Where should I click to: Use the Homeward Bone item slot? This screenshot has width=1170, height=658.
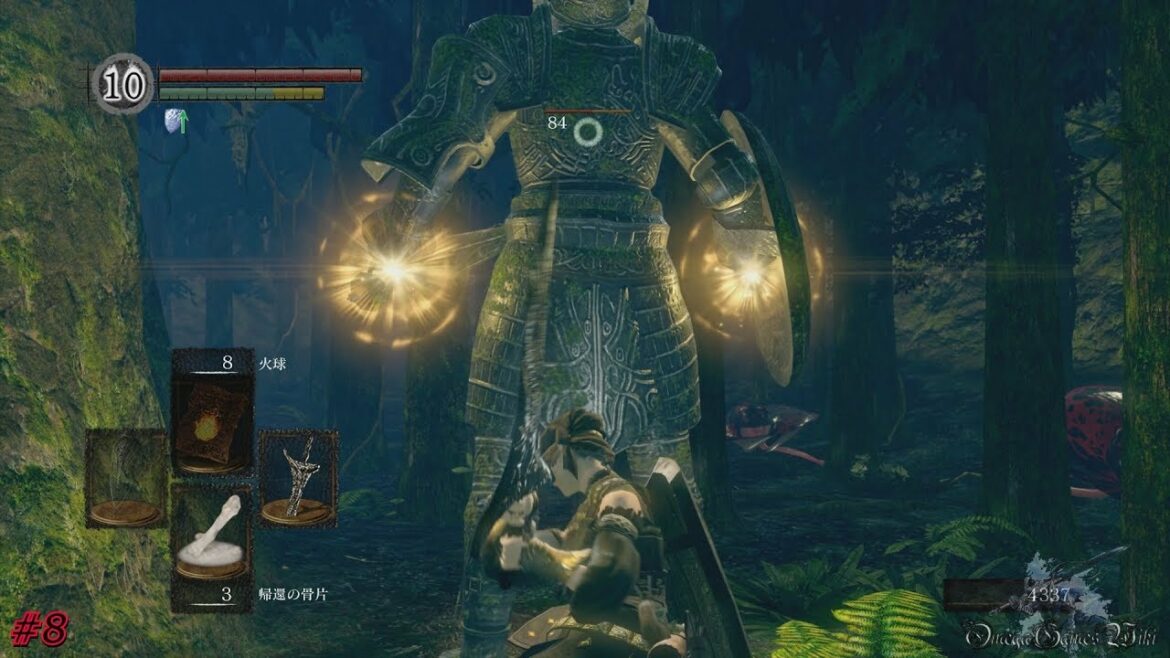click(x=211, y=538)
